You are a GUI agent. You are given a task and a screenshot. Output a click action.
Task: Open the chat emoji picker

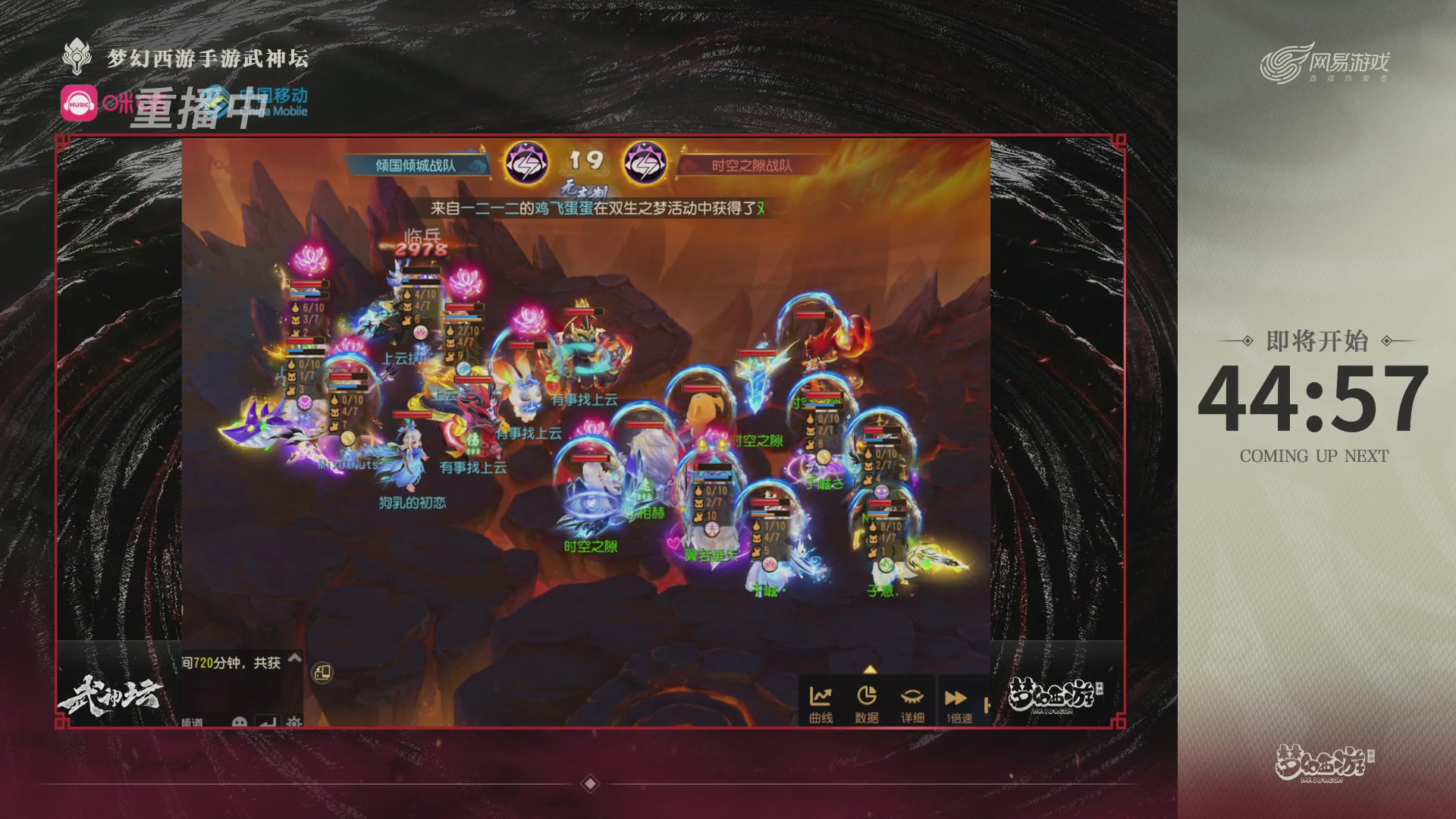240,722
